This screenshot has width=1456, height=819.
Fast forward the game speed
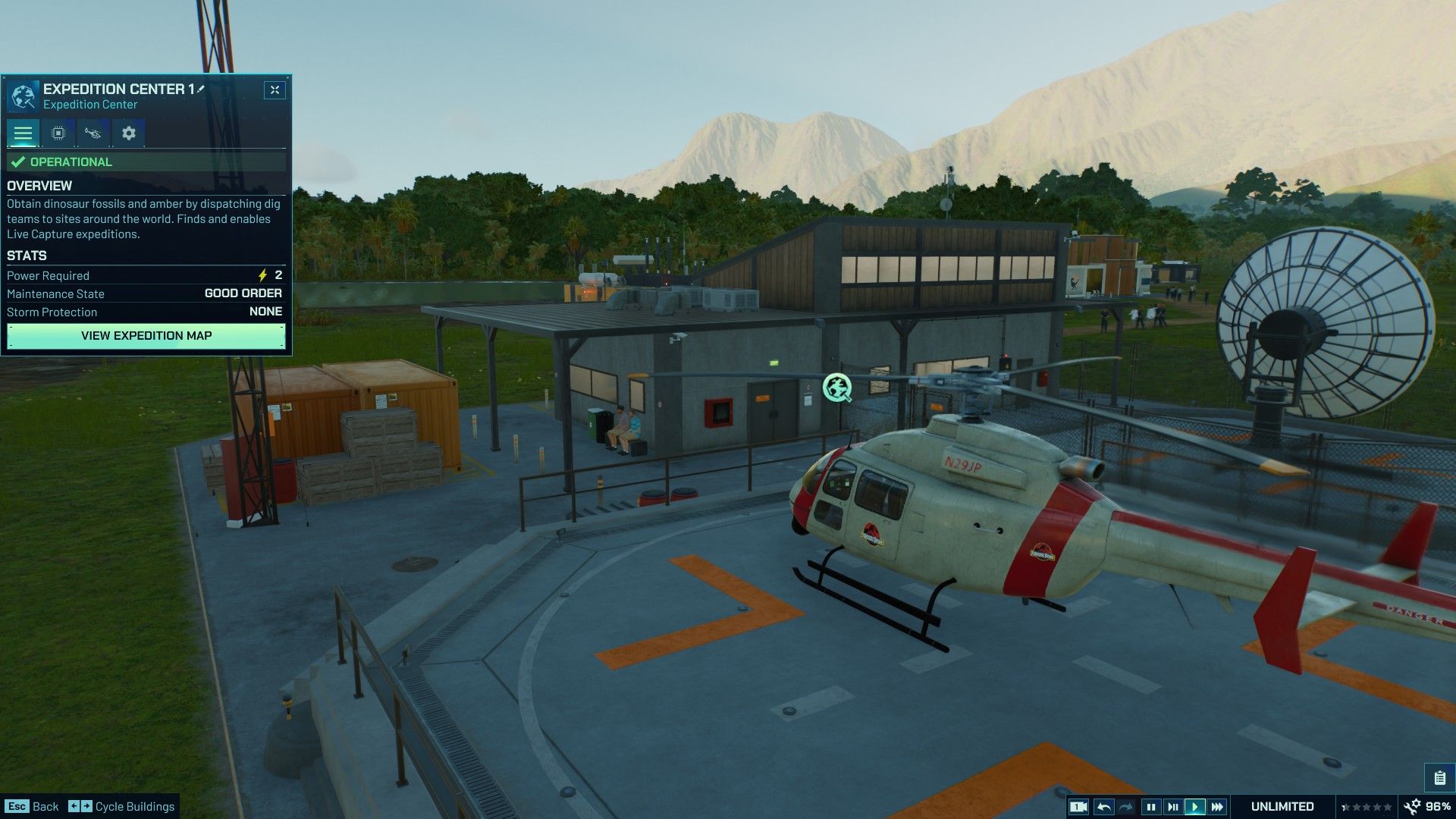(1217, 807)
